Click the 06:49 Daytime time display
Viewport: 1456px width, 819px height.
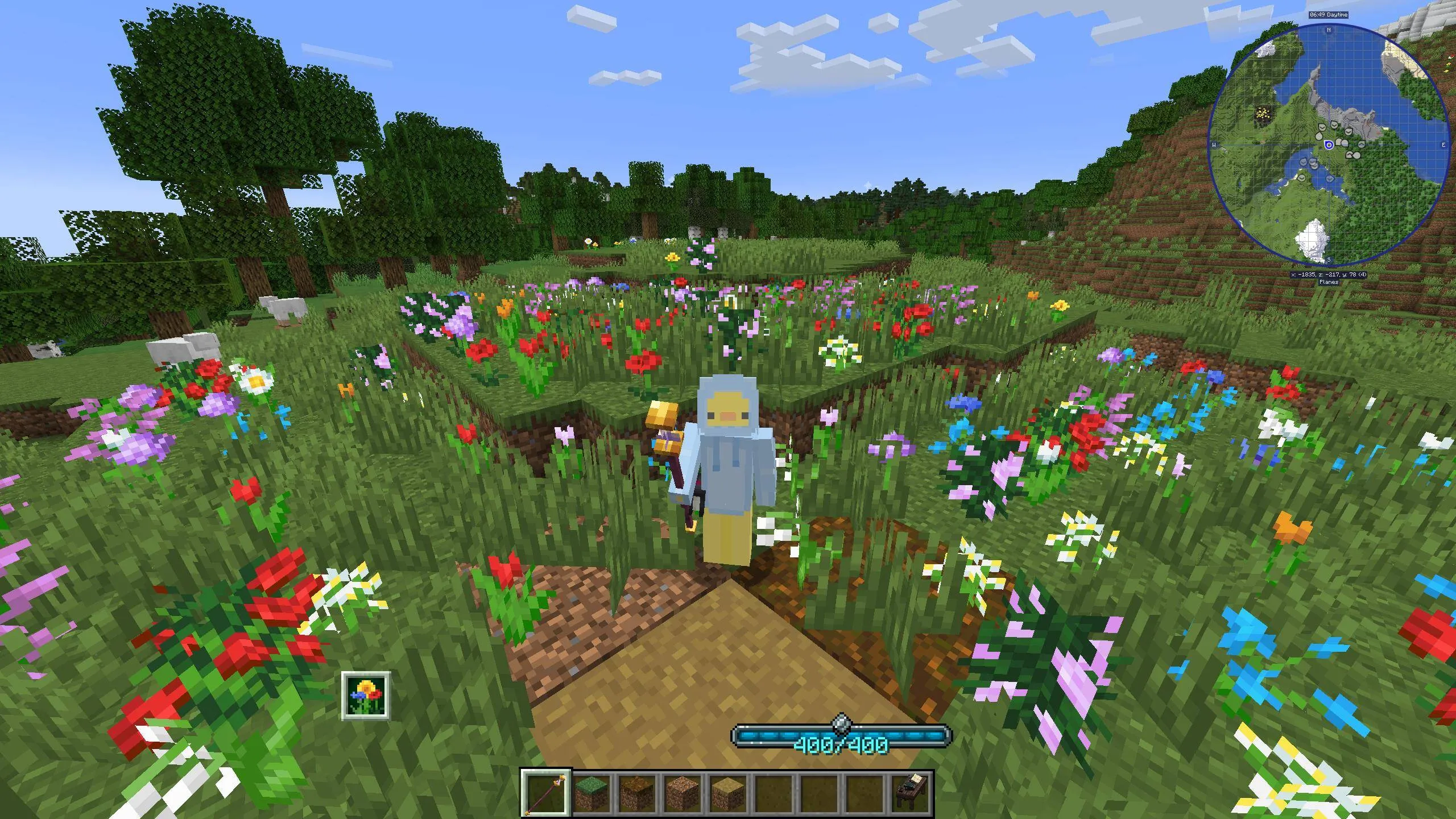point(1329,15)
